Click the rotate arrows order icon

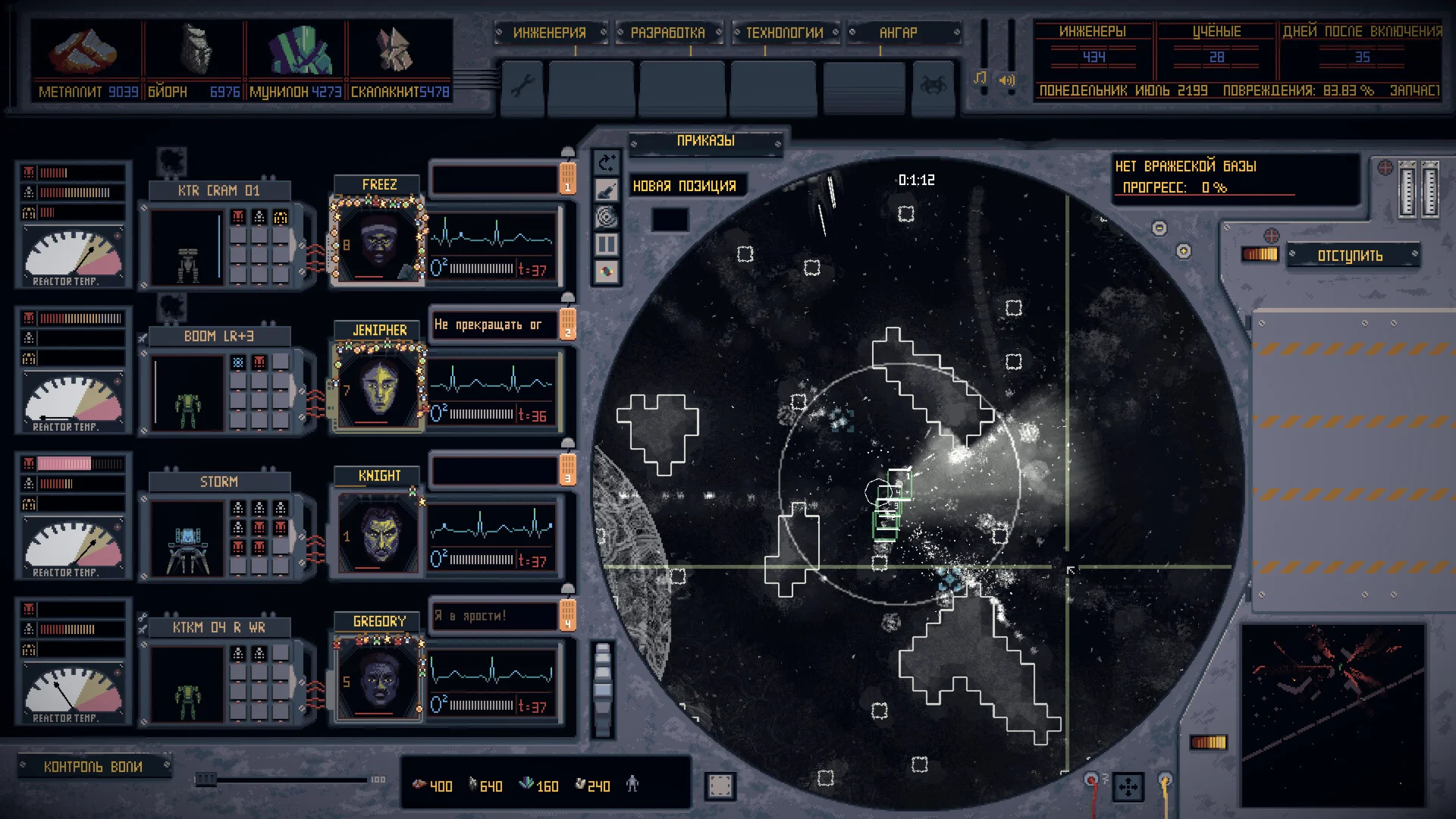click(607, 162)
